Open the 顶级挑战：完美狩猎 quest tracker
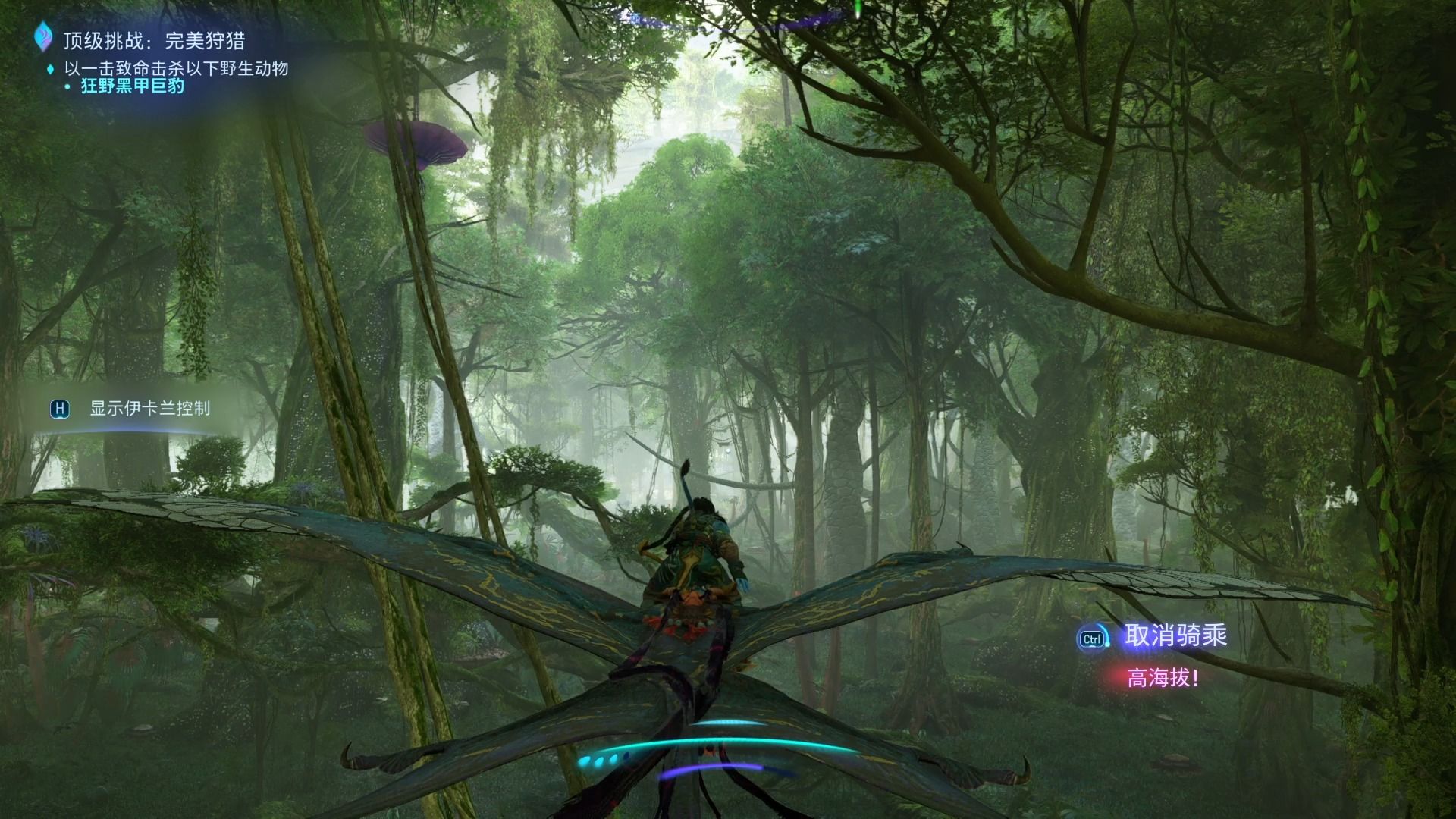Image resolution: width=1456 pixels, height=819 pixels. [x=154, y=40]
